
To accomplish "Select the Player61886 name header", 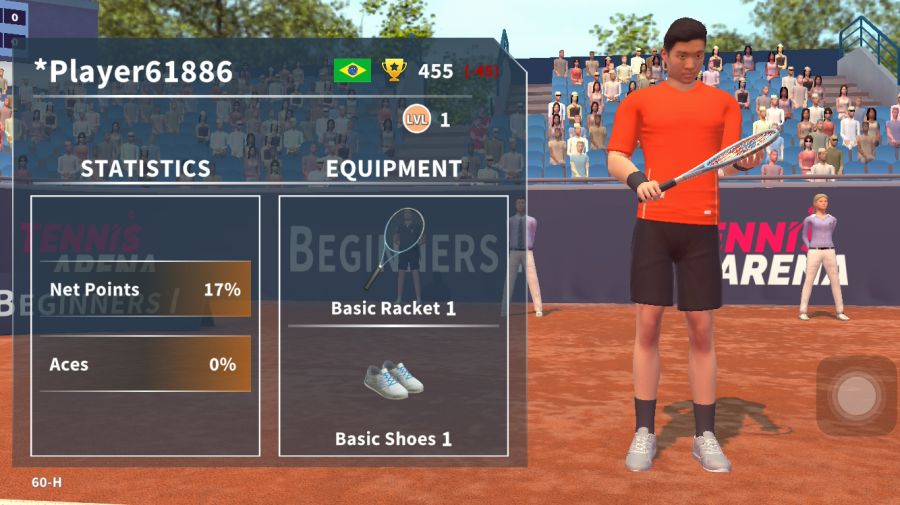I will click(134, 71).
